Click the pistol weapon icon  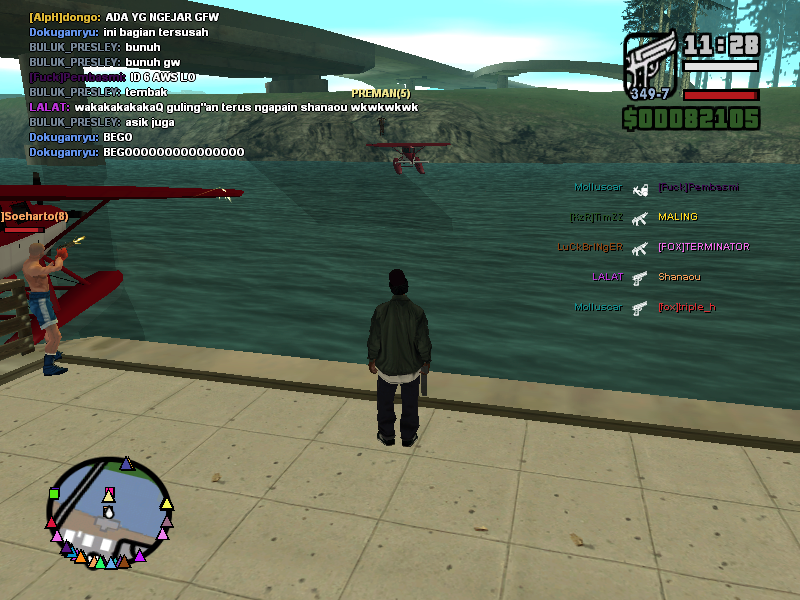tap(651, 65)
